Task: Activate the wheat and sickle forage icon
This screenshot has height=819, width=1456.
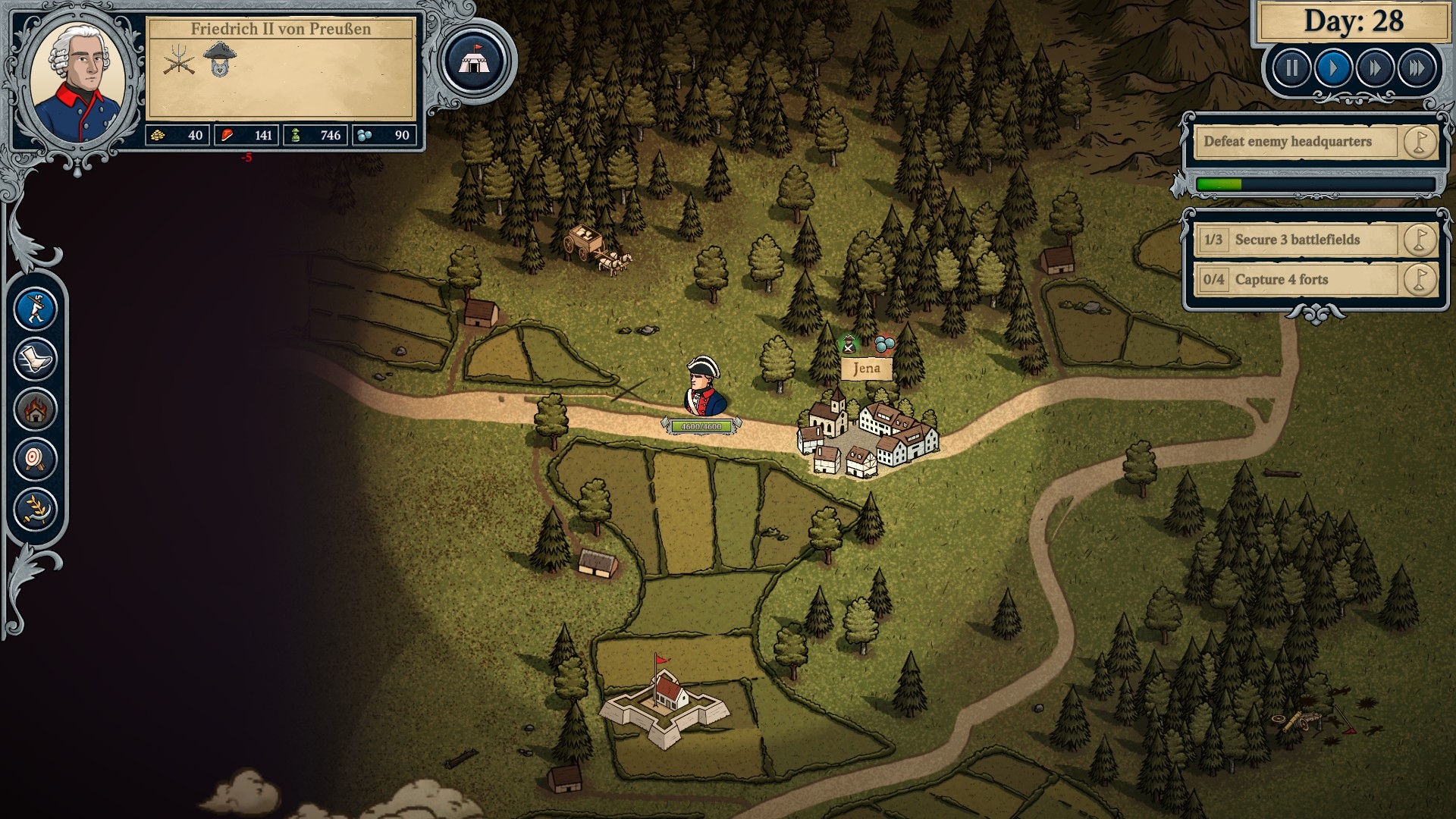Action: coord(36,509)
